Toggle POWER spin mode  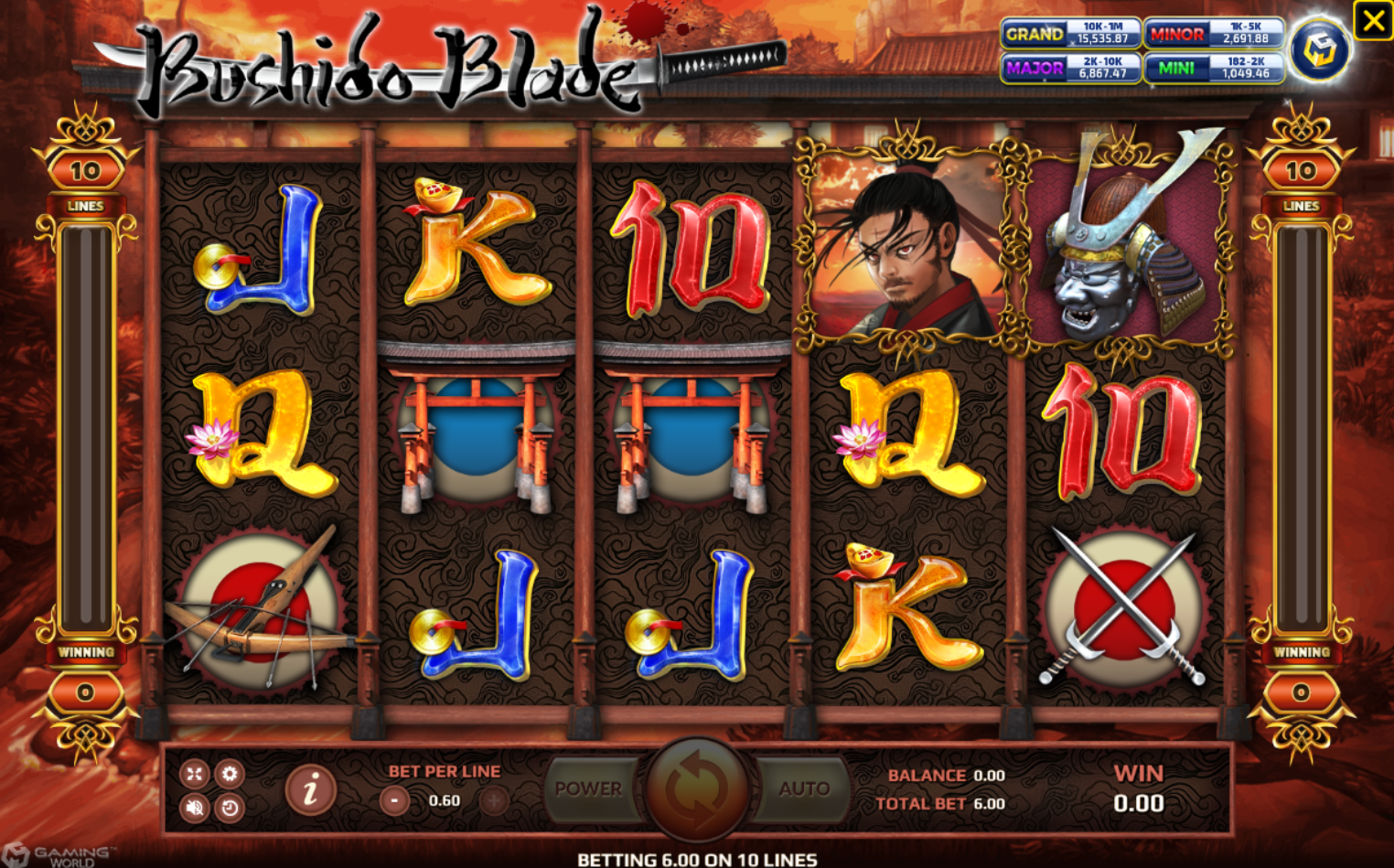(590, 788)
